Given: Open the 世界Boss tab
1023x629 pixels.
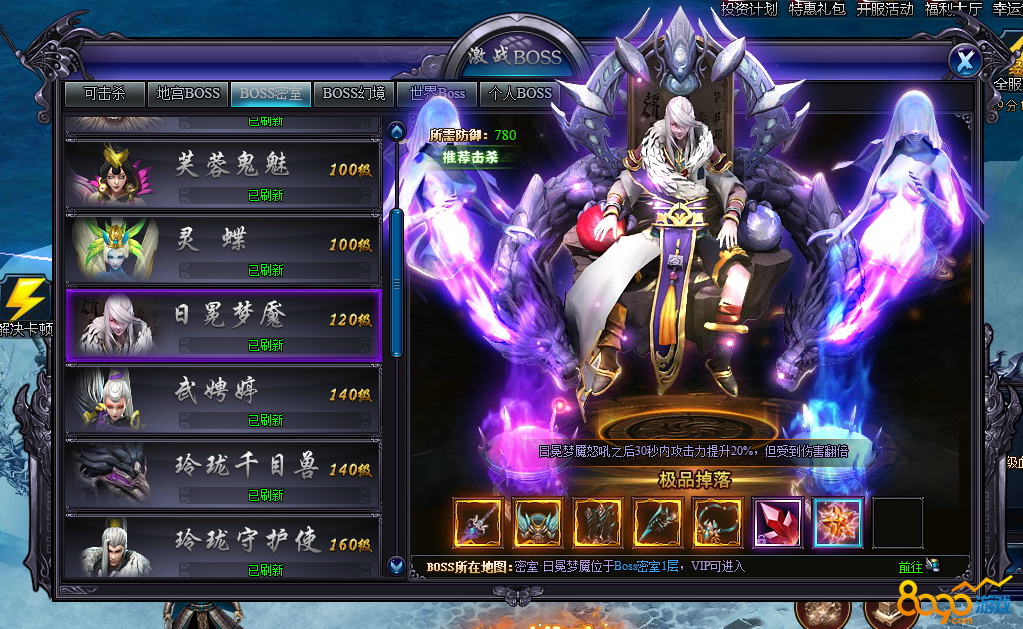Looking at the screenshot, I should pyautogui.click(x=437, y=93).
